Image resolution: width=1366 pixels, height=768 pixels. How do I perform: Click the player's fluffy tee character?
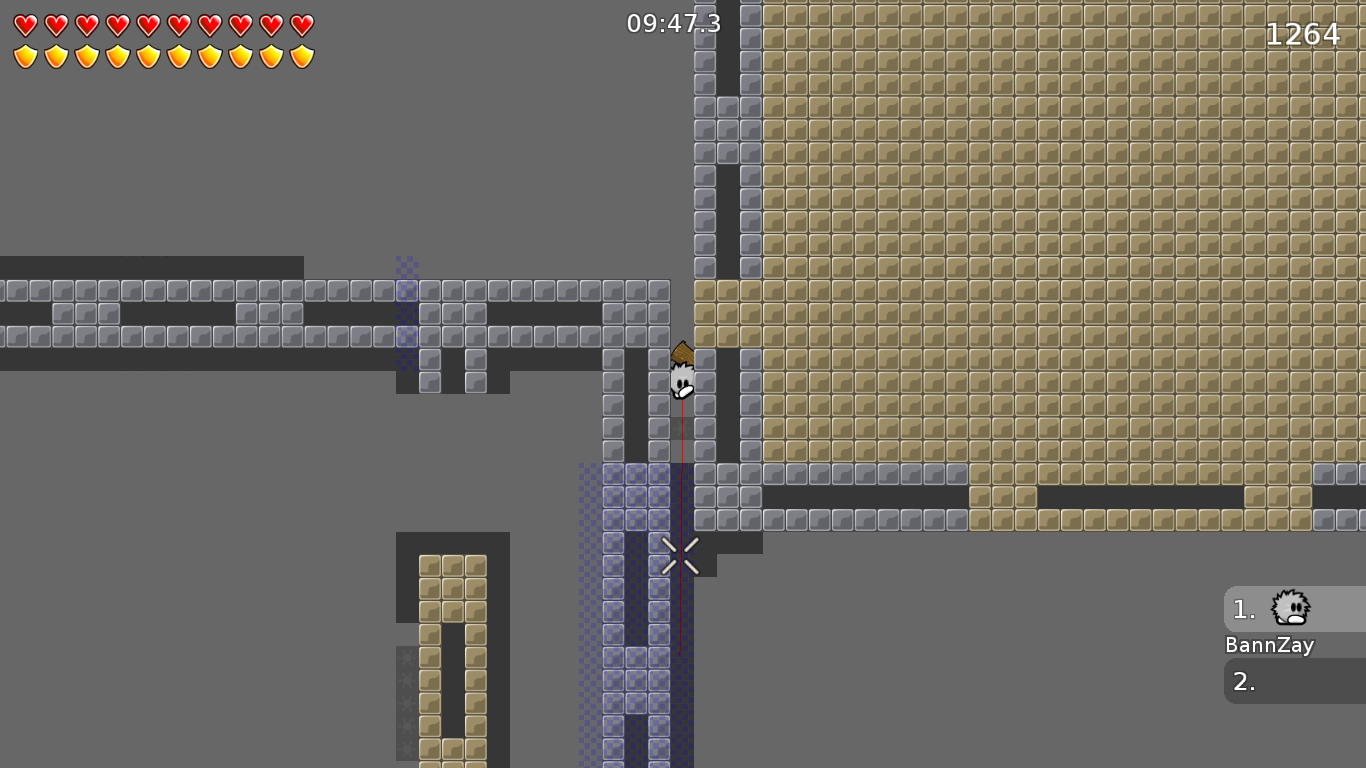click(x=680, y=383)
